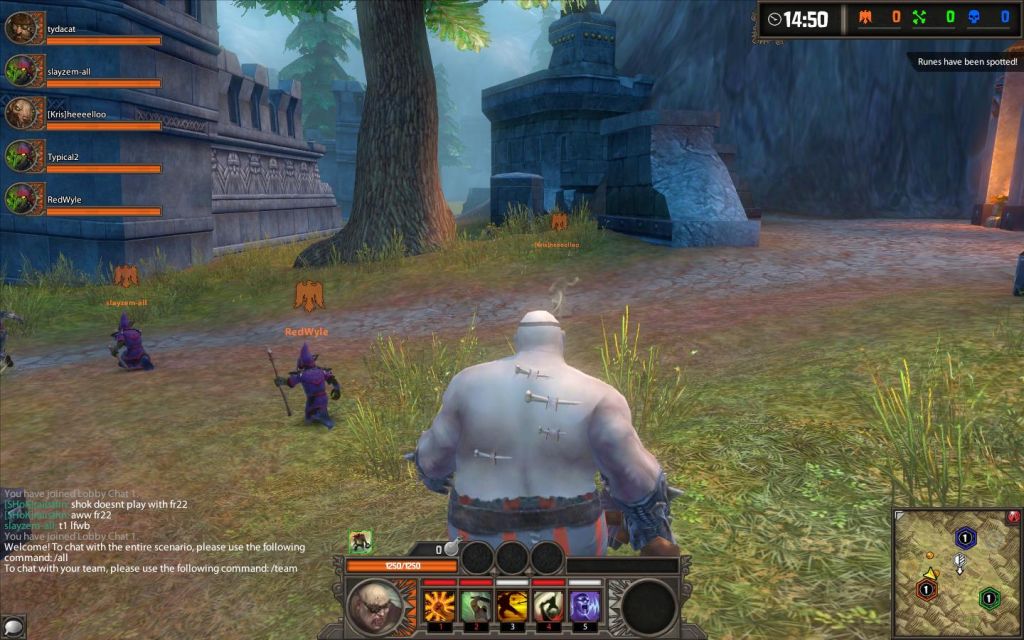
Task: Target Typical2 from the team roster
Action: tap(22, 156)
